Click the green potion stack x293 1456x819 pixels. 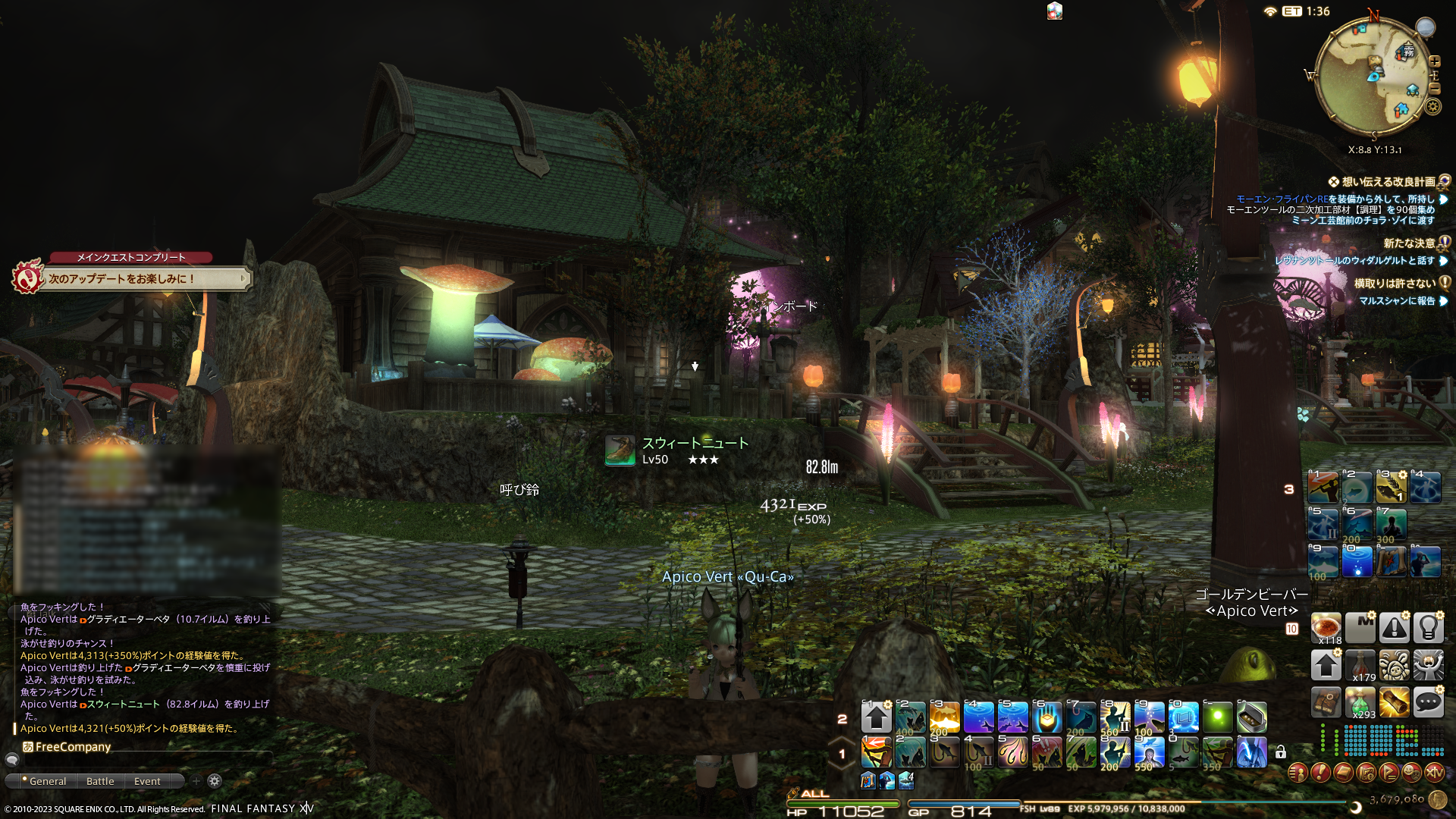pyautogui.click(x=1360, y=702)
